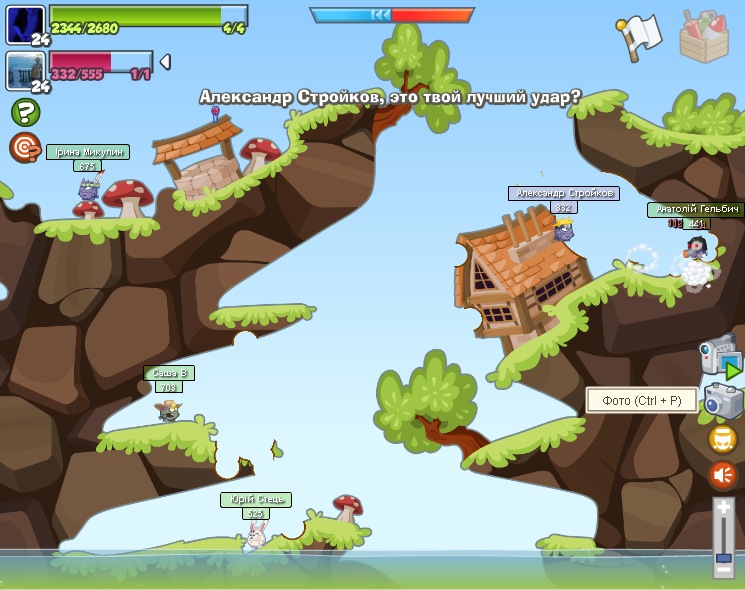This screenshot has height=590, width=745.
Task: Click the orange target hint button
Action: coord(24,147)
